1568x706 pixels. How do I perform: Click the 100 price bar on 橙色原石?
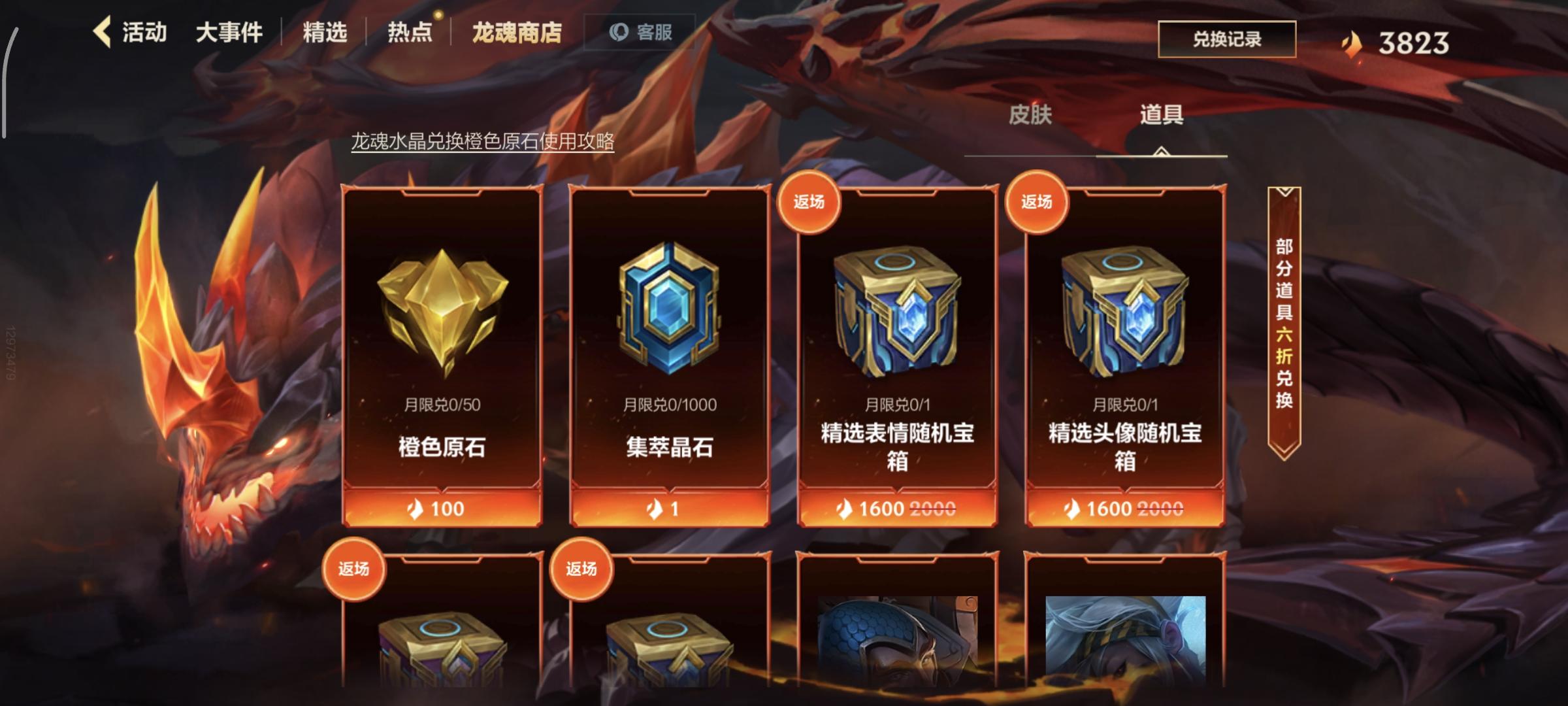coord(443,509)
